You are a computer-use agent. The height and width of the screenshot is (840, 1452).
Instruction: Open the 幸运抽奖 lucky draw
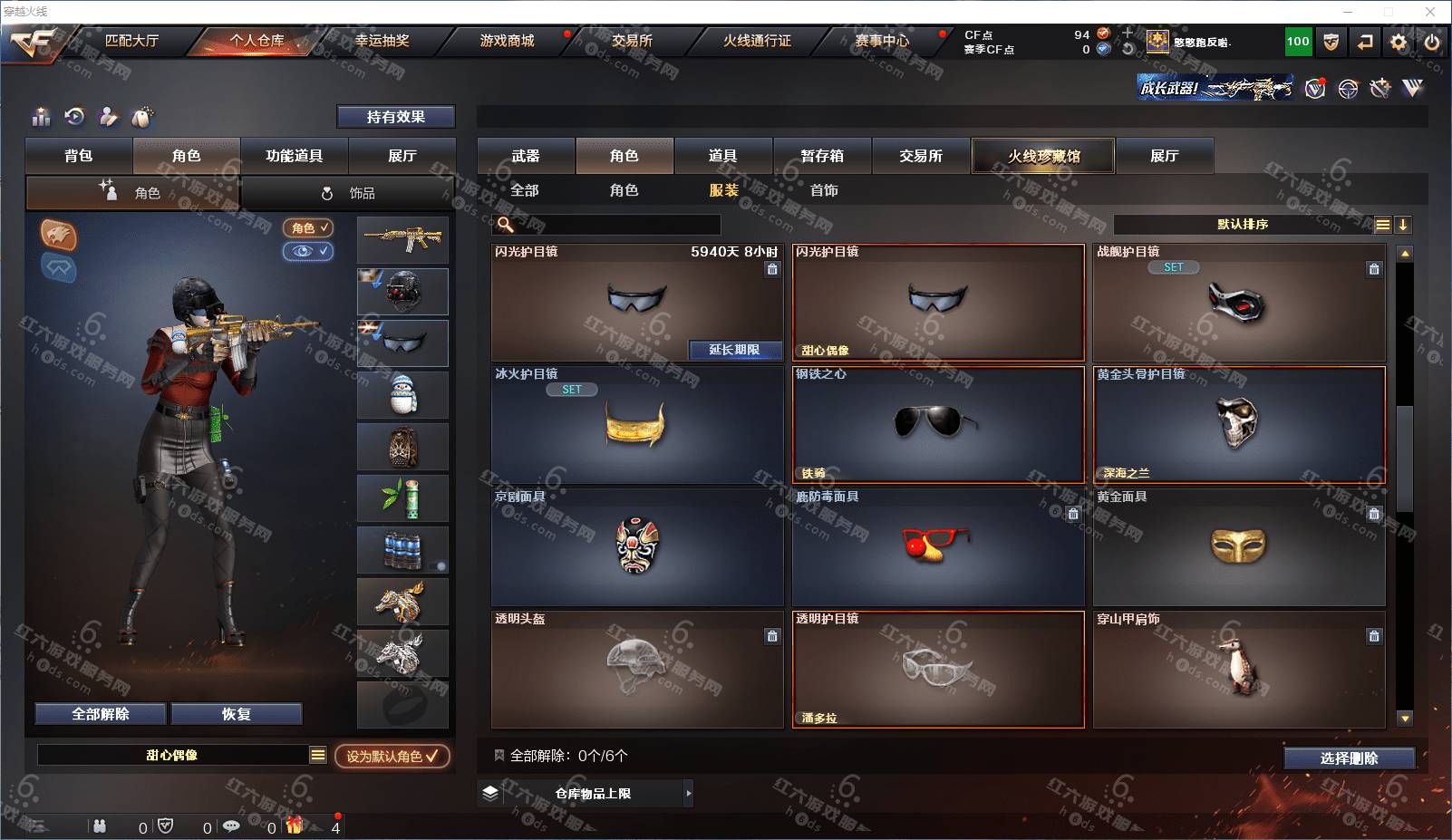382,41
